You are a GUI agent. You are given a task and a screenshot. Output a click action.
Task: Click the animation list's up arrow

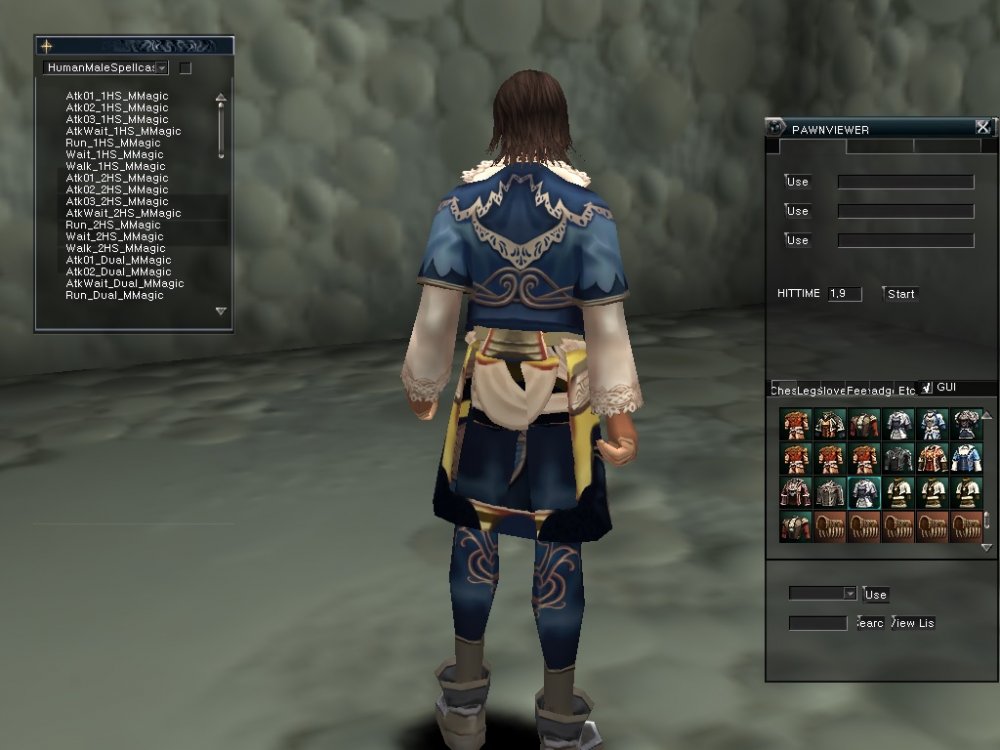pos(221,98)
